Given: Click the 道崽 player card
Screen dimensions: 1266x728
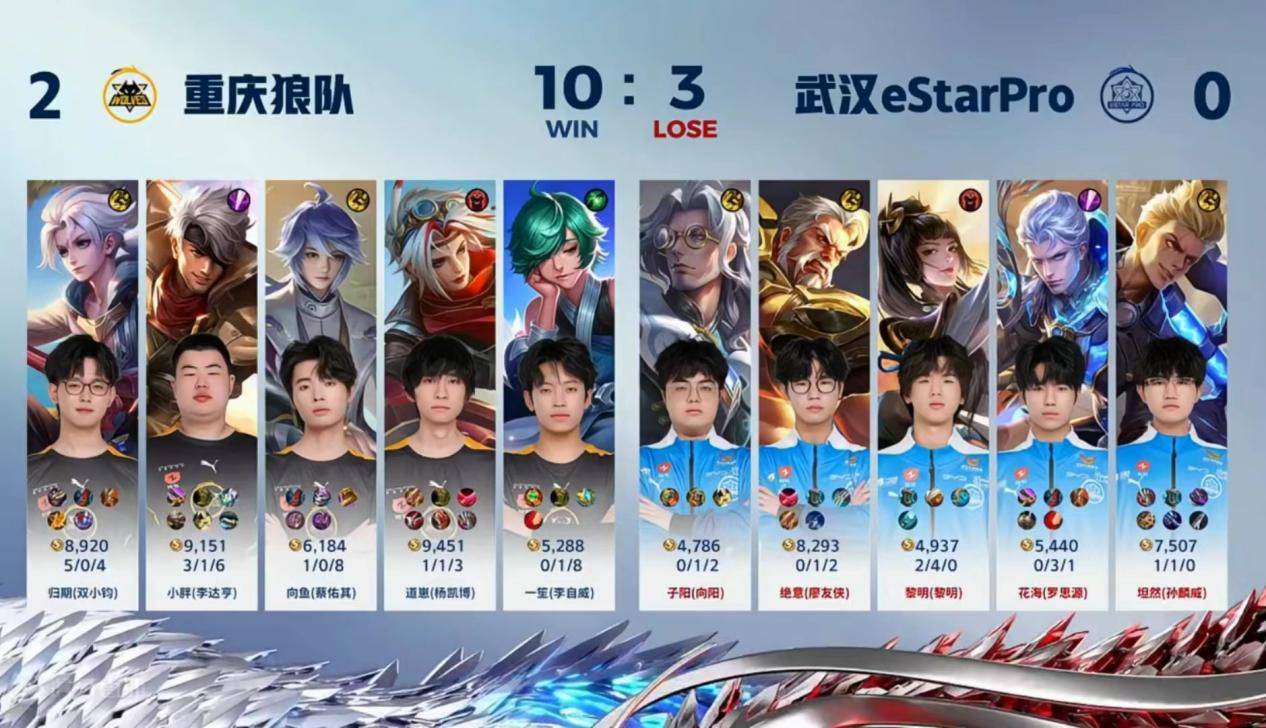Looking at the screenshot, I should (440, 395).
